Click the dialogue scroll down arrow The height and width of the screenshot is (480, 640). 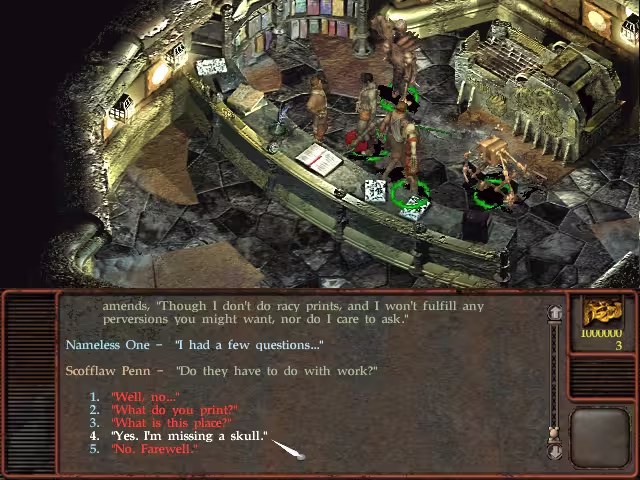554,452
